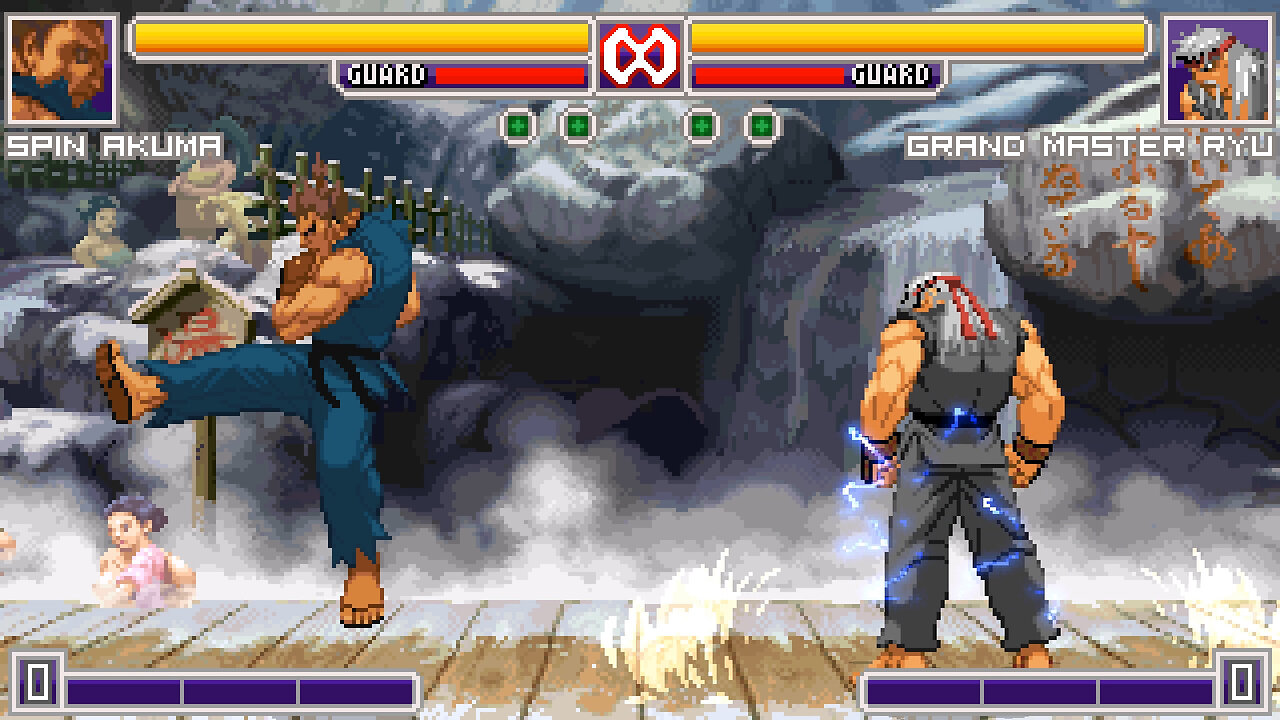Select the SPIN AKUMA name label
1280x720 pixels.
click(x=113, y=146)
